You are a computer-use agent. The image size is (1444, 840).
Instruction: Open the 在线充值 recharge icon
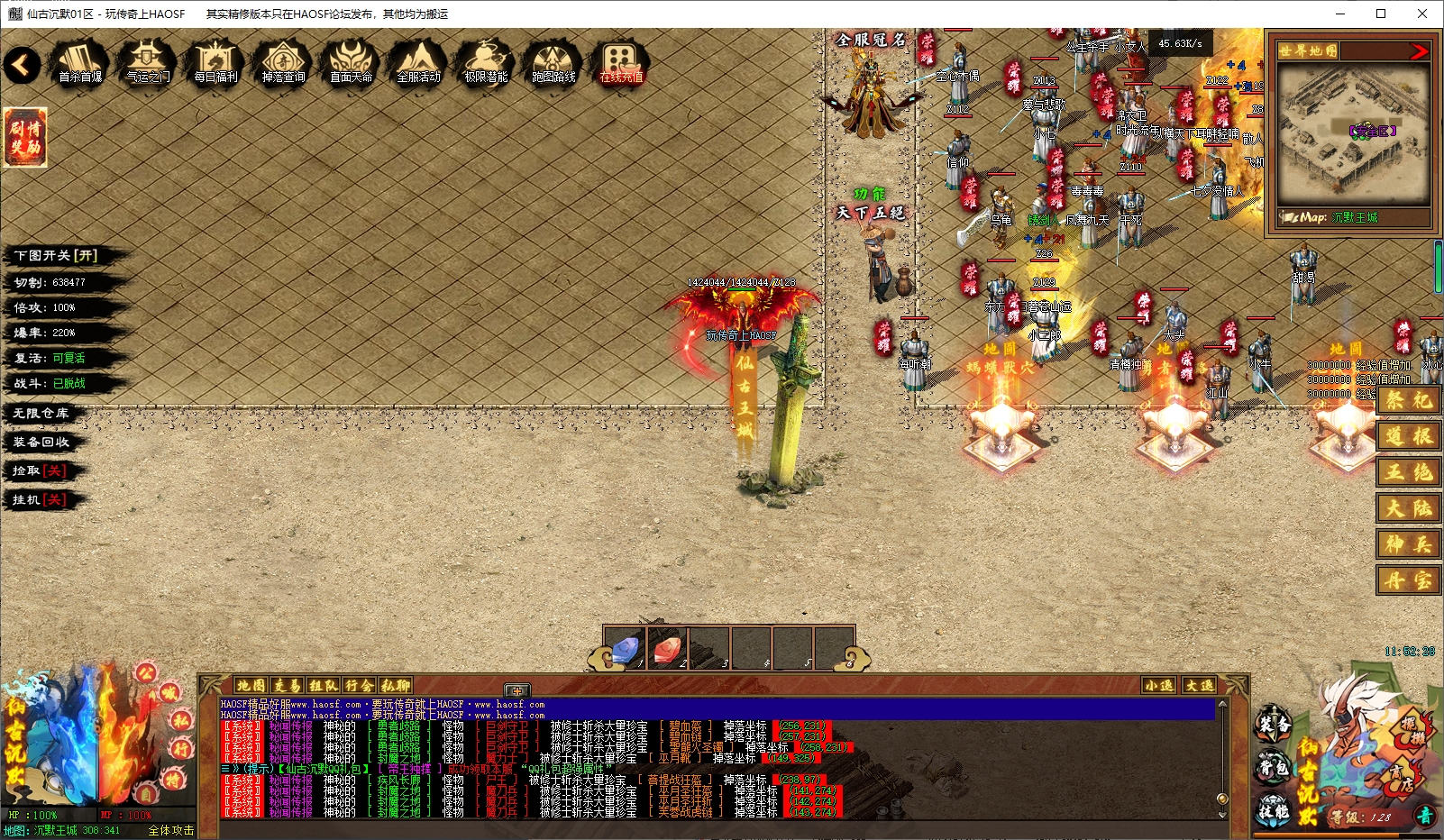[621, 62]
